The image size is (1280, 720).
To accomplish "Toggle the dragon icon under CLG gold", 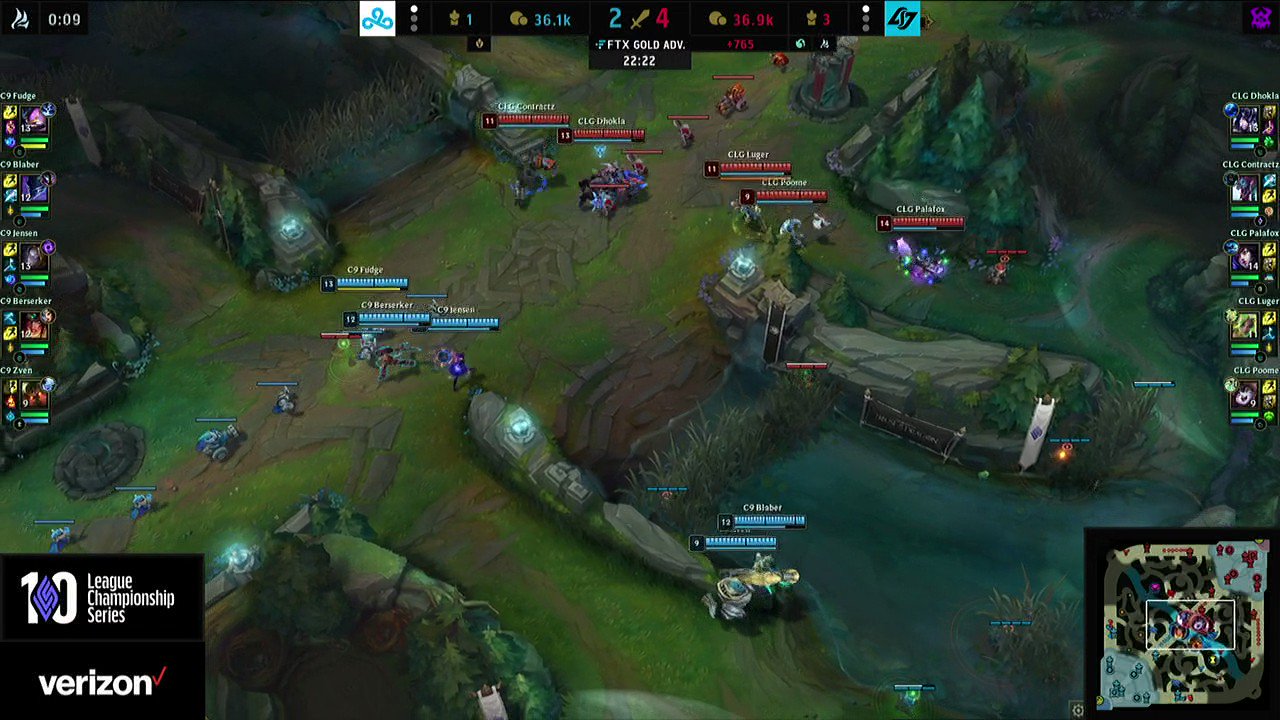I will click(801, 44).
